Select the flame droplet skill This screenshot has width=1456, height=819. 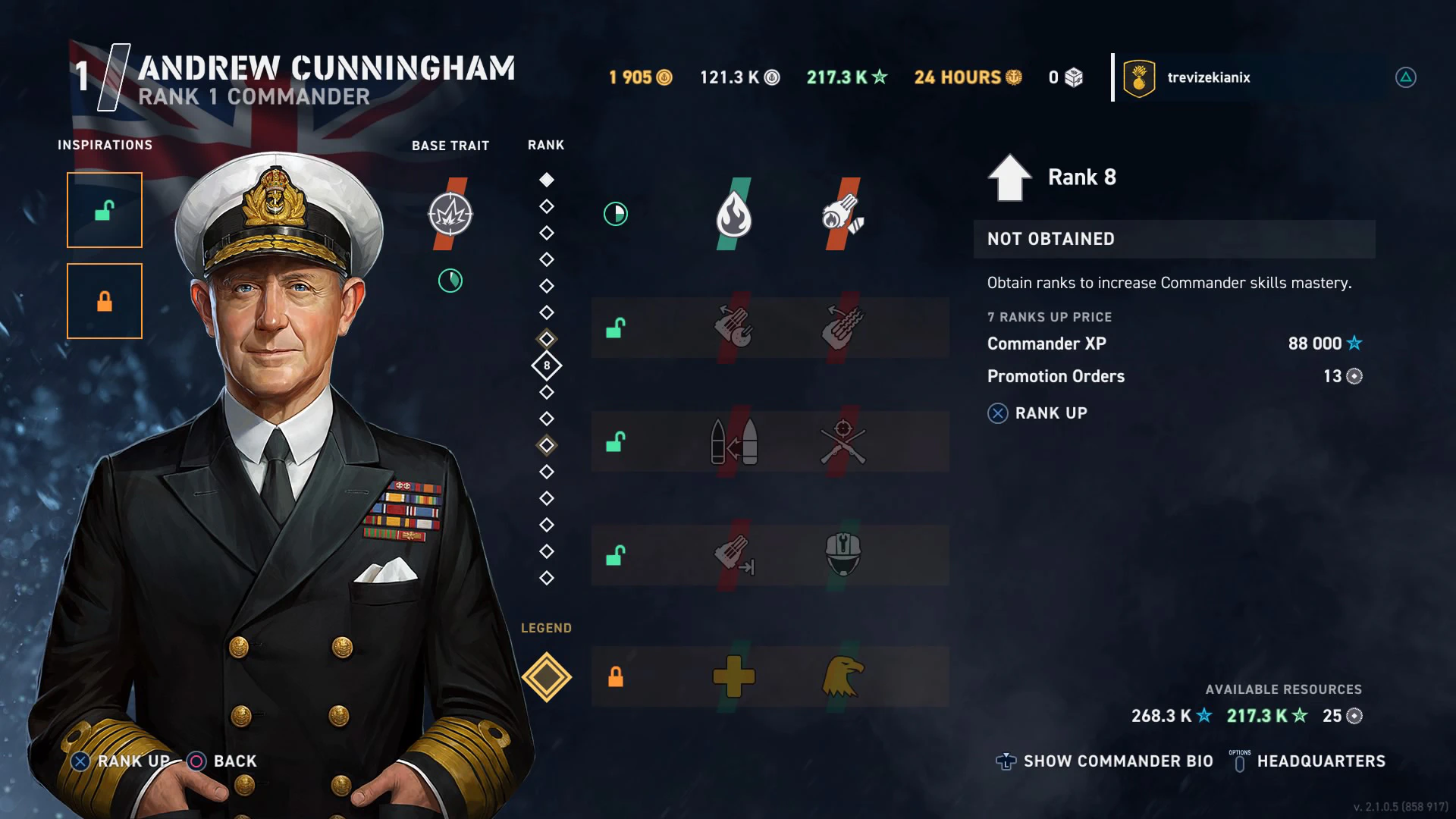733,215
